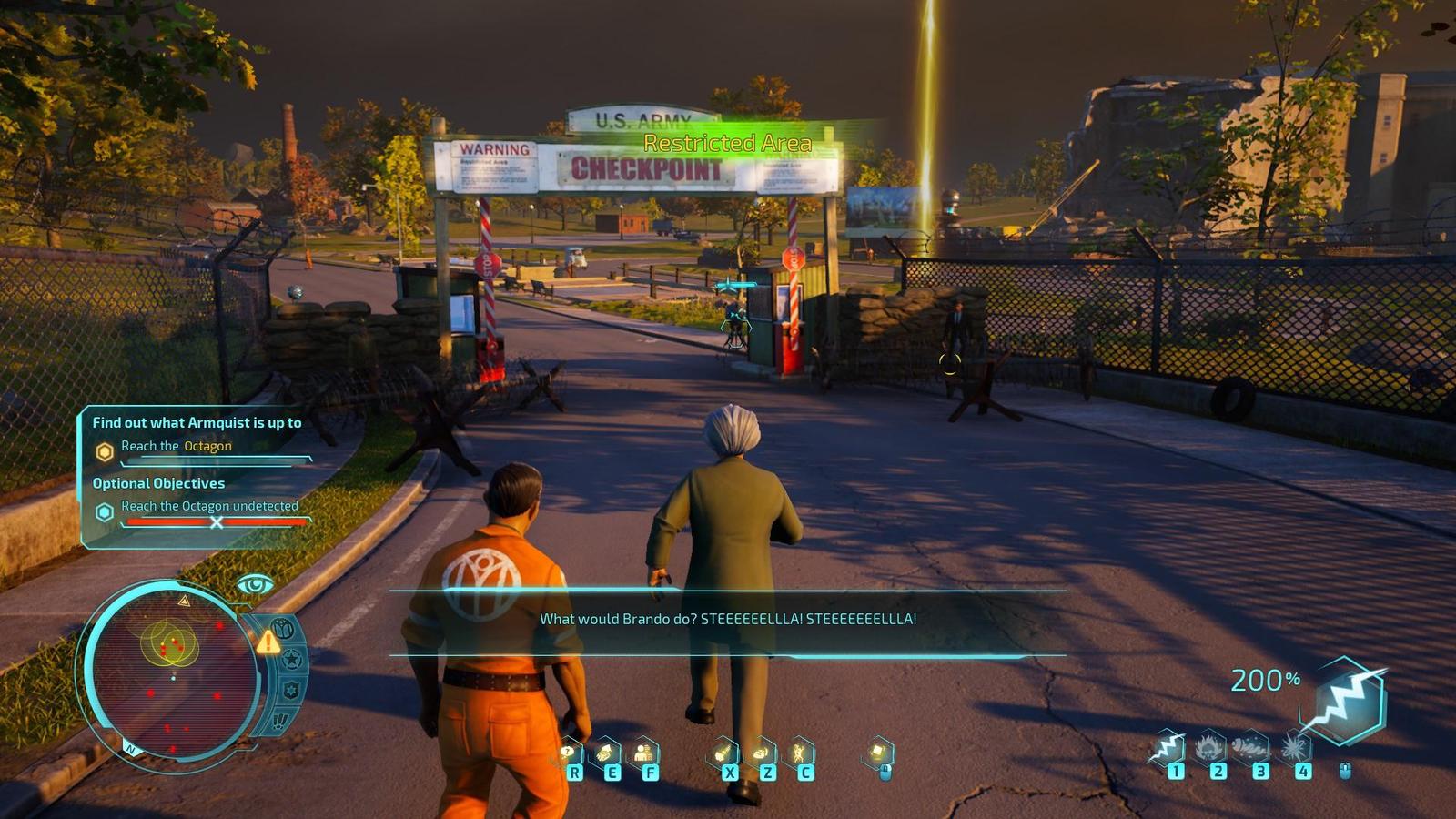Activate the hand grab ability icon

point(606,753)
